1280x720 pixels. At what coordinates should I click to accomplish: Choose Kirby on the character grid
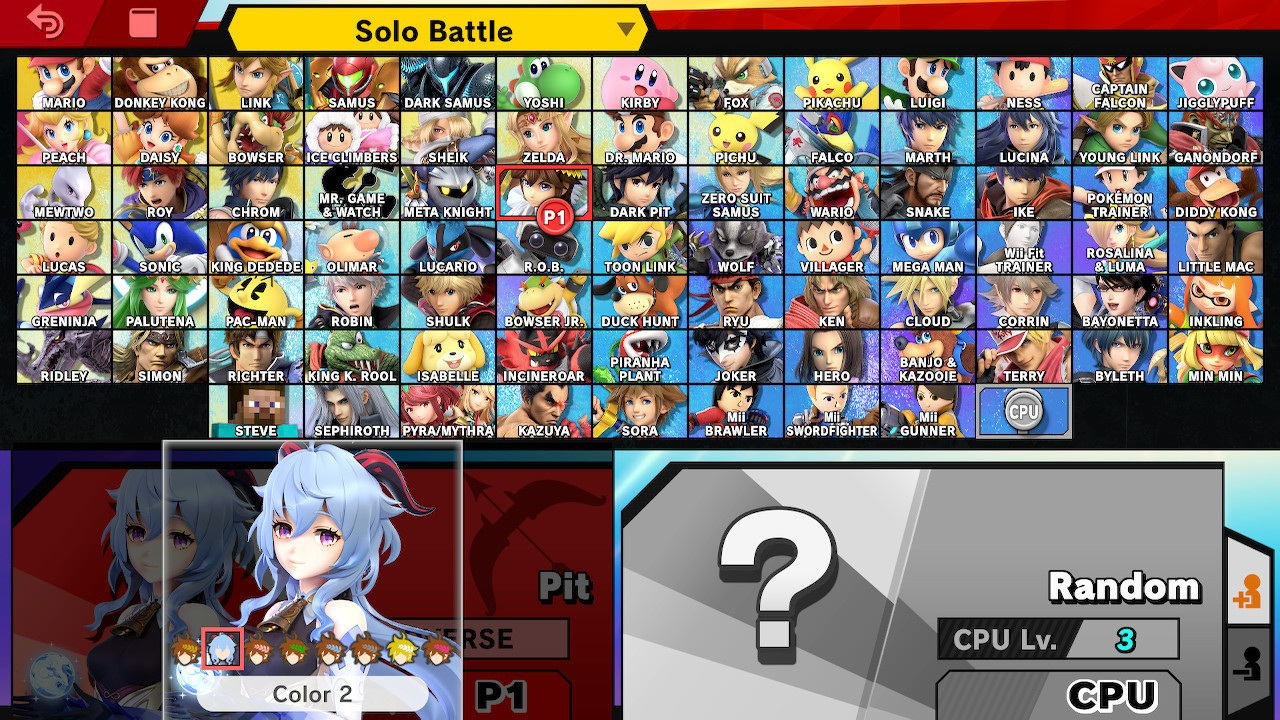click(x=639, y=79)
